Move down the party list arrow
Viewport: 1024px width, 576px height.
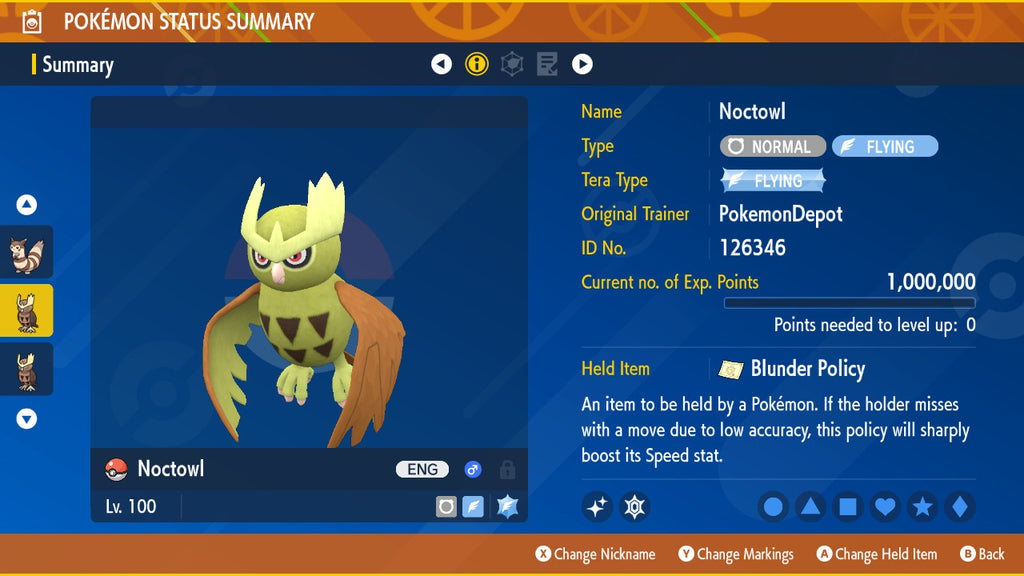pos(27,419)
